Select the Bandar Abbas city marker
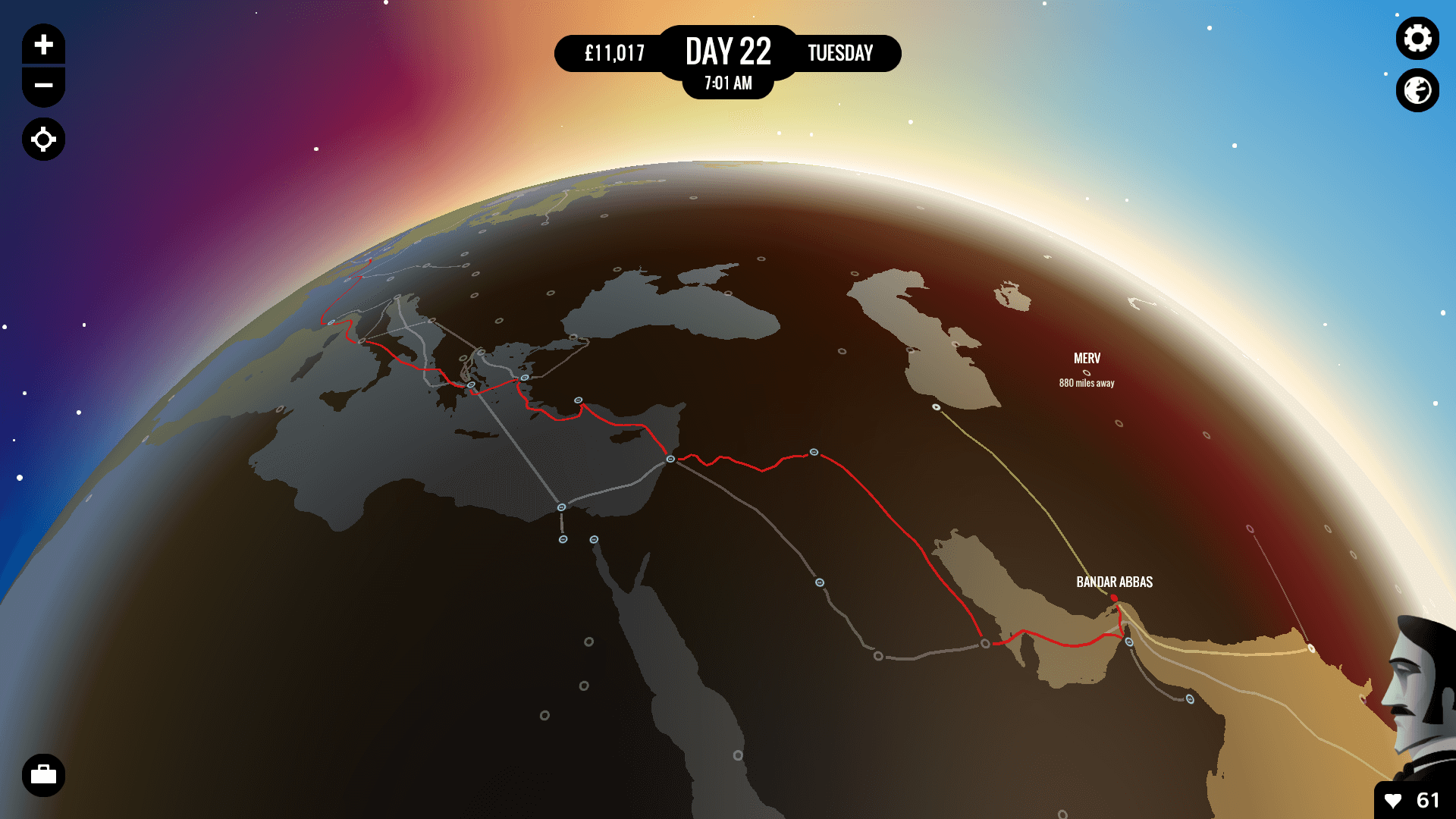Image resolution: width=1456 pixels, height=819 pixels. click(1113, 598)
